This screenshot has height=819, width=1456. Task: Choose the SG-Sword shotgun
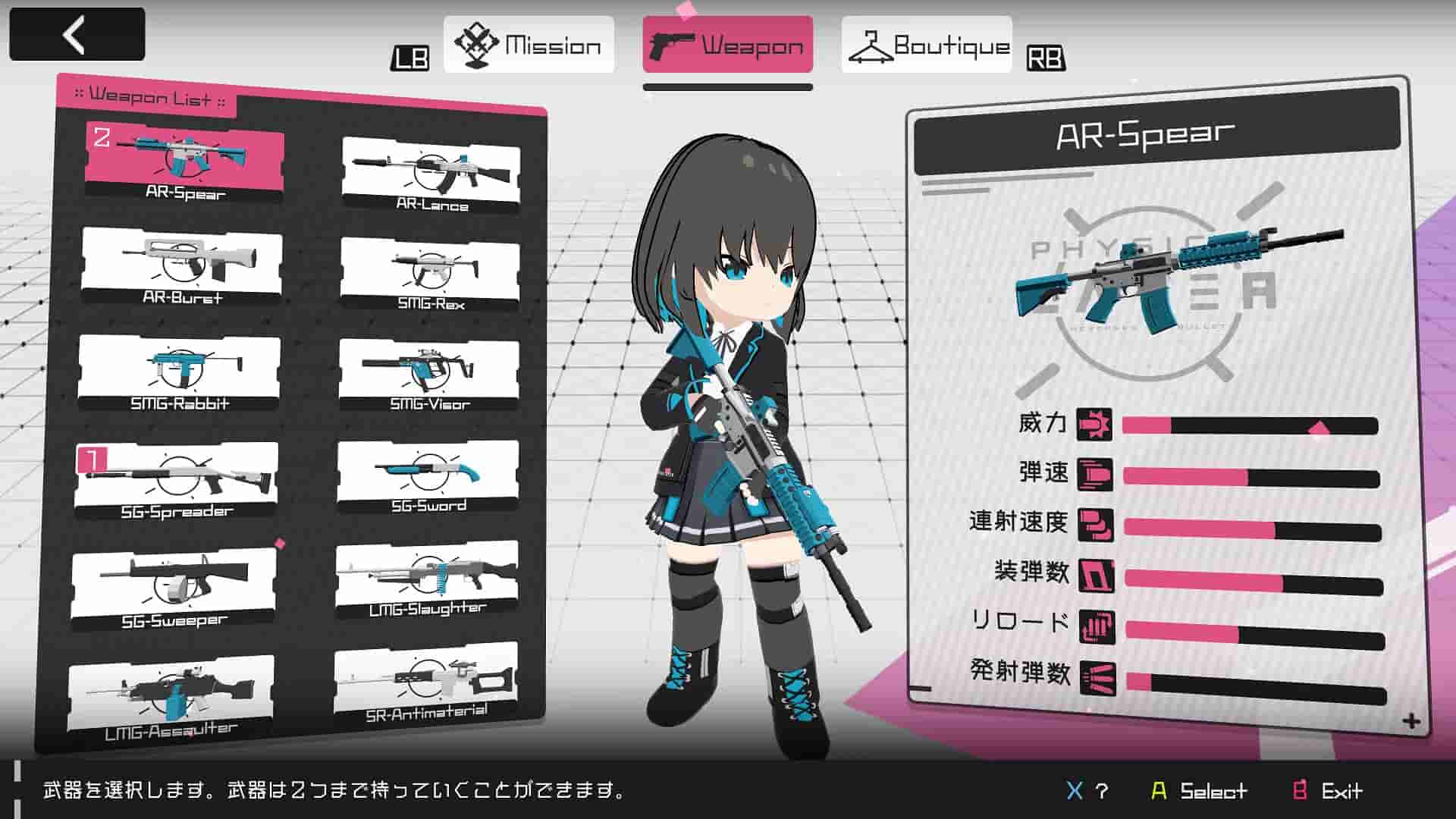pos(428,476)
